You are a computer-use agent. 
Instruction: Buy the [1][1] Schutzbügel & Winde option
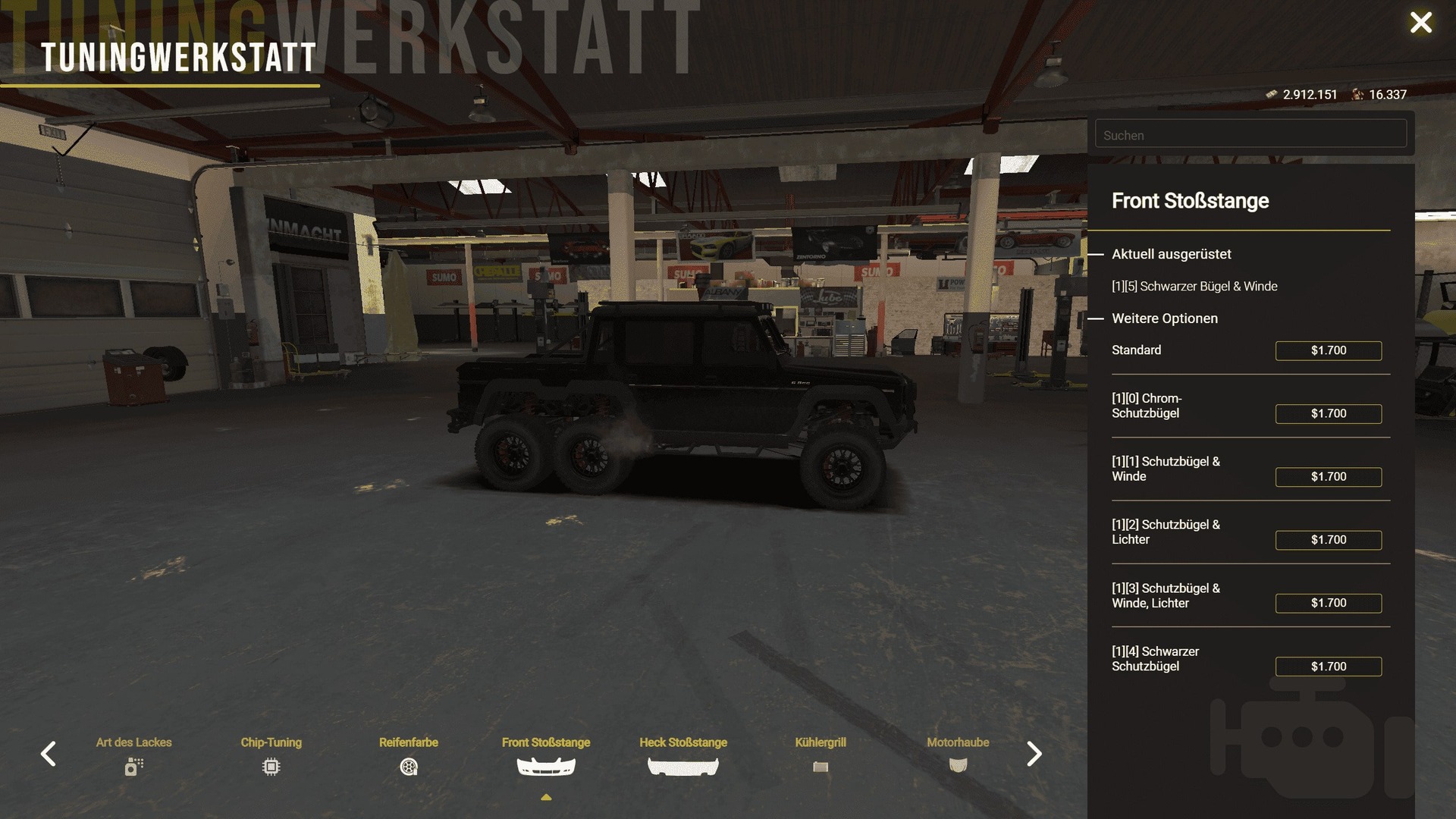(1328, 477)
